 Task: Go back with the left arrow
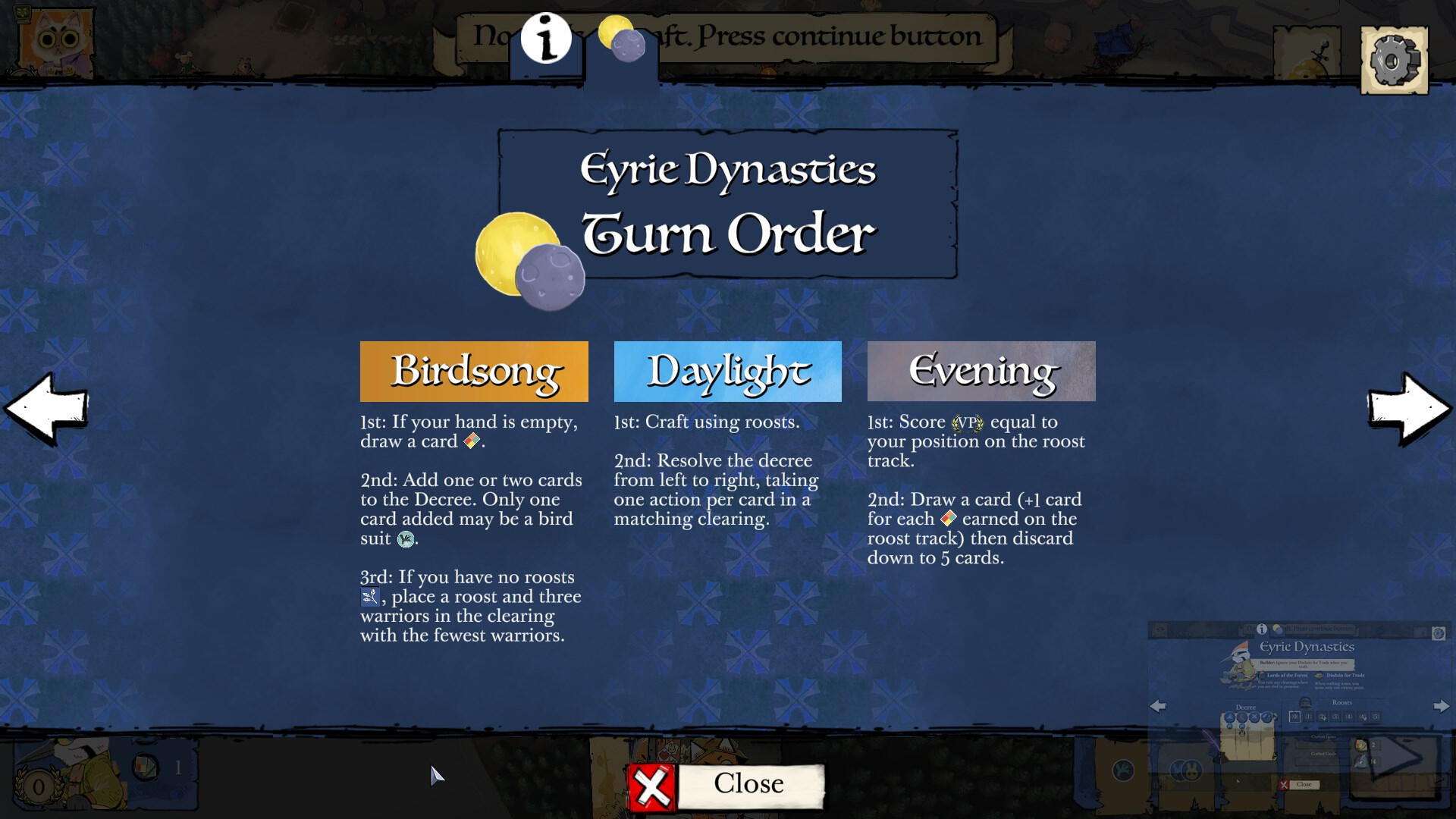[47, 409]
